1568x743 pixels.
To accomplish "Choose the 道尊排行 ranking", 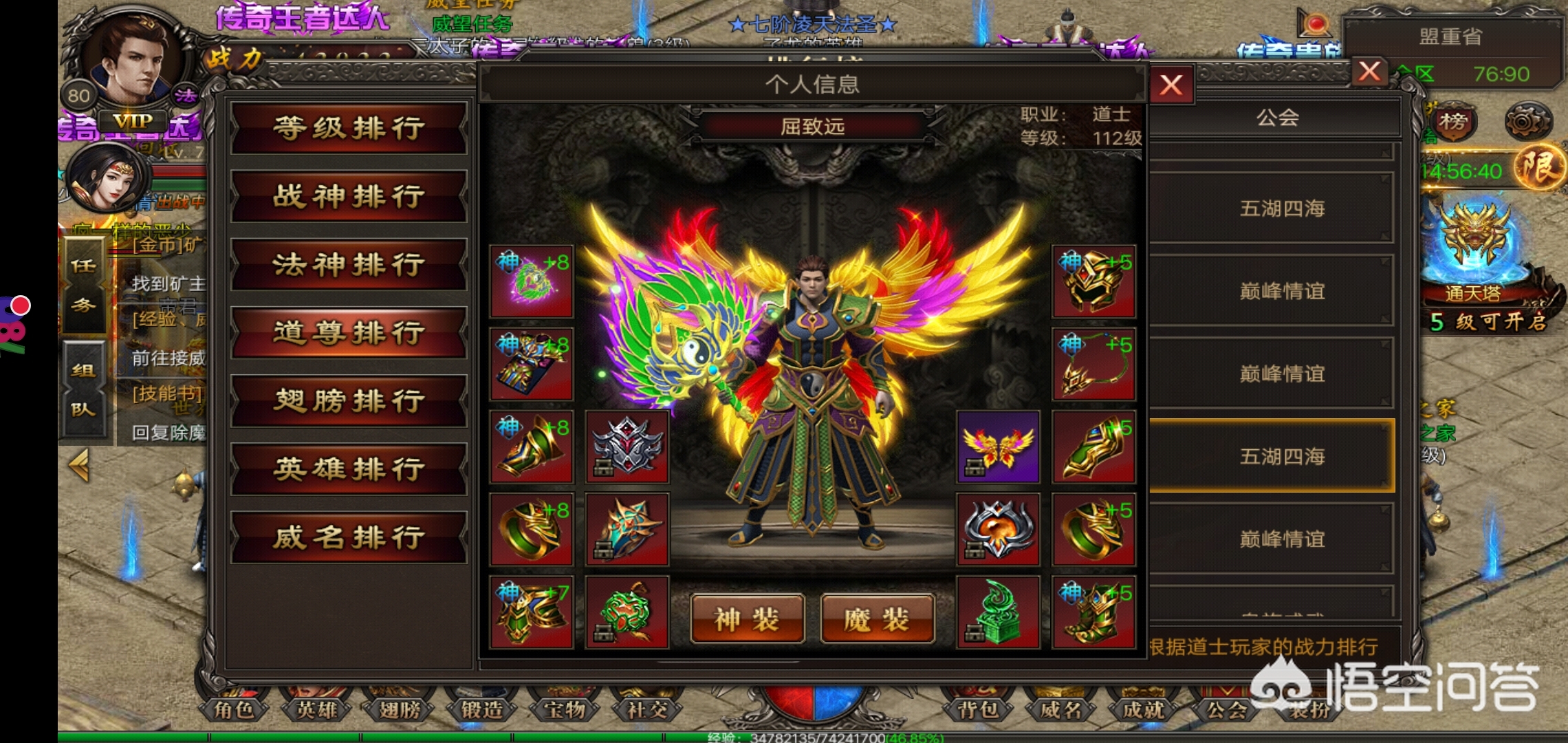I will 349,333.
